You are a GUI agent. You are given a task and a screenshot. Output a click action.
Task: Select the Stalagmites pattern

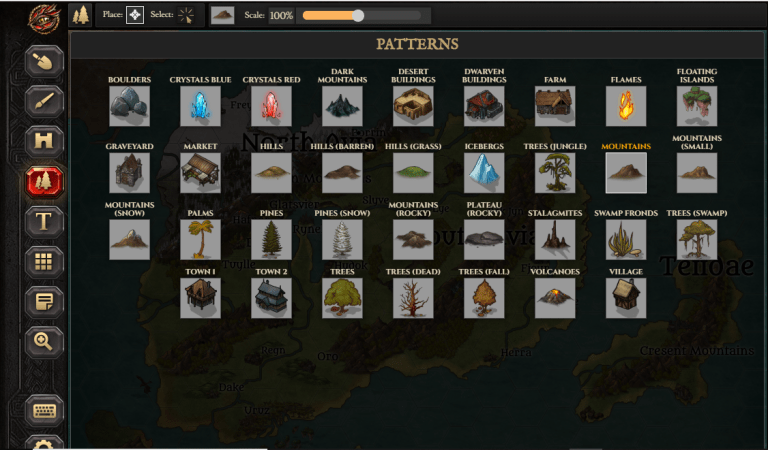[x=555, y=240]
